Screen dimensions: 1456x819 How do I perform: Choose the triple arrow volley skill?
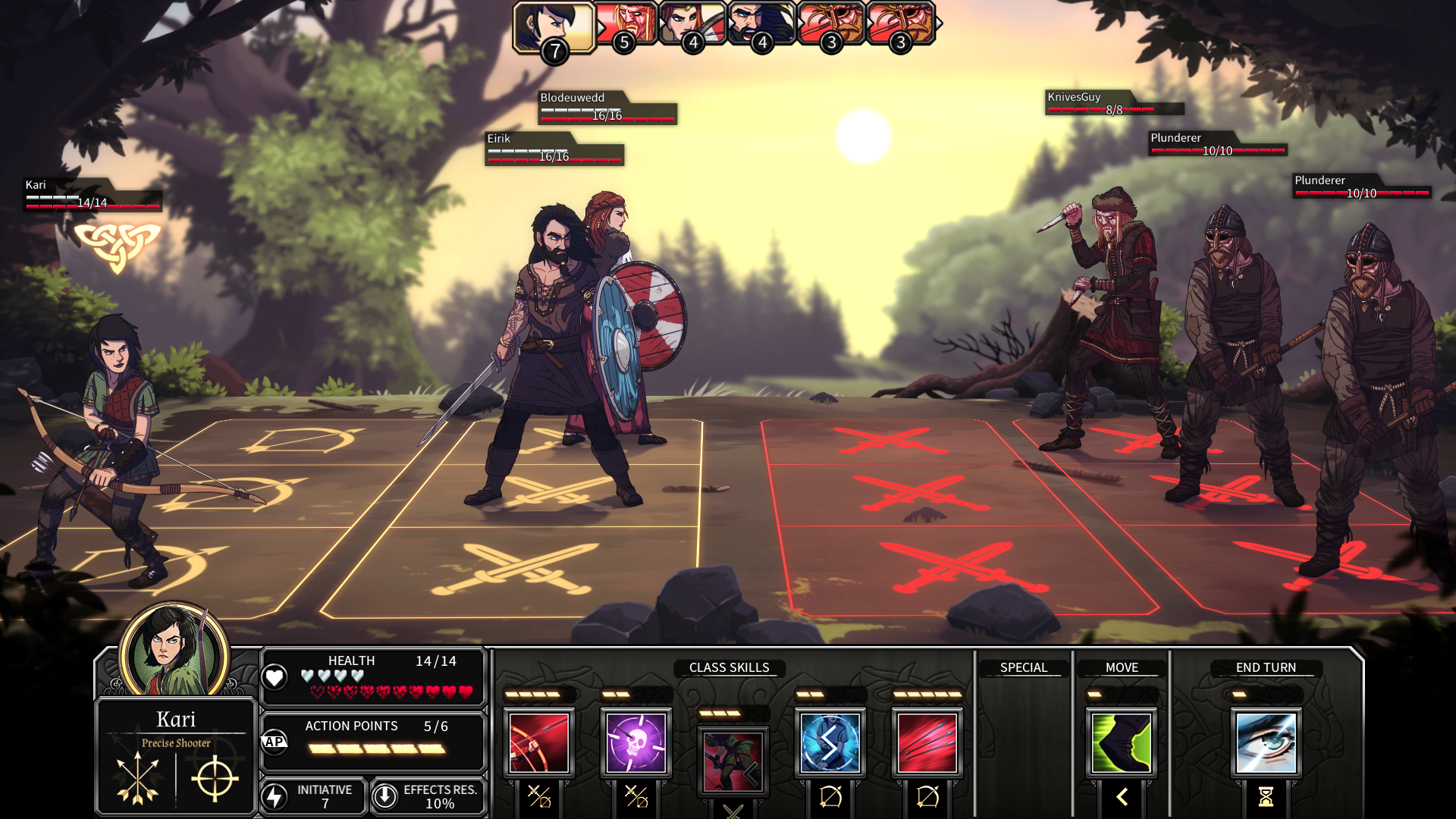(927, 742)
